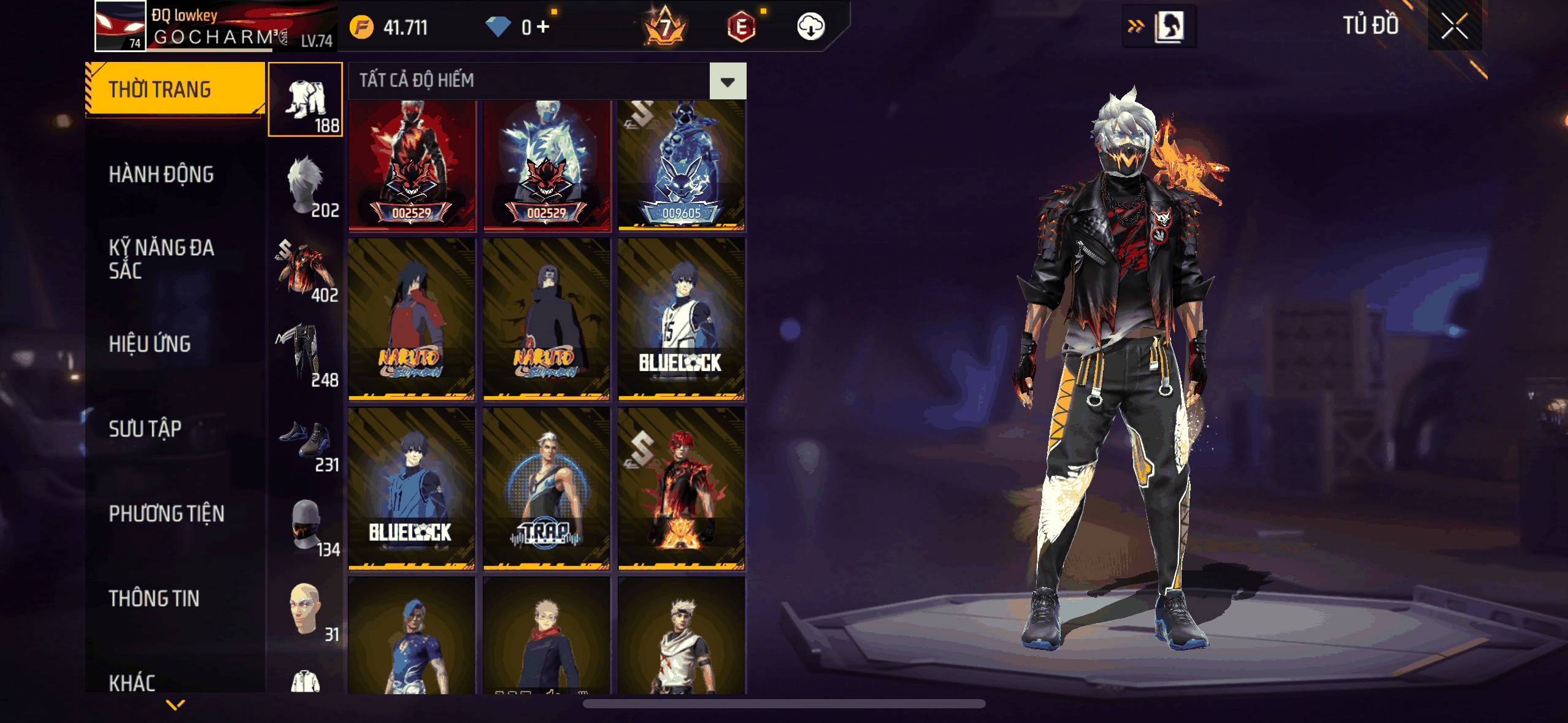This screenshot has height=723, width=1568.
Task: Choose the full outfit set category (188)
Action: tap(306, 99)
